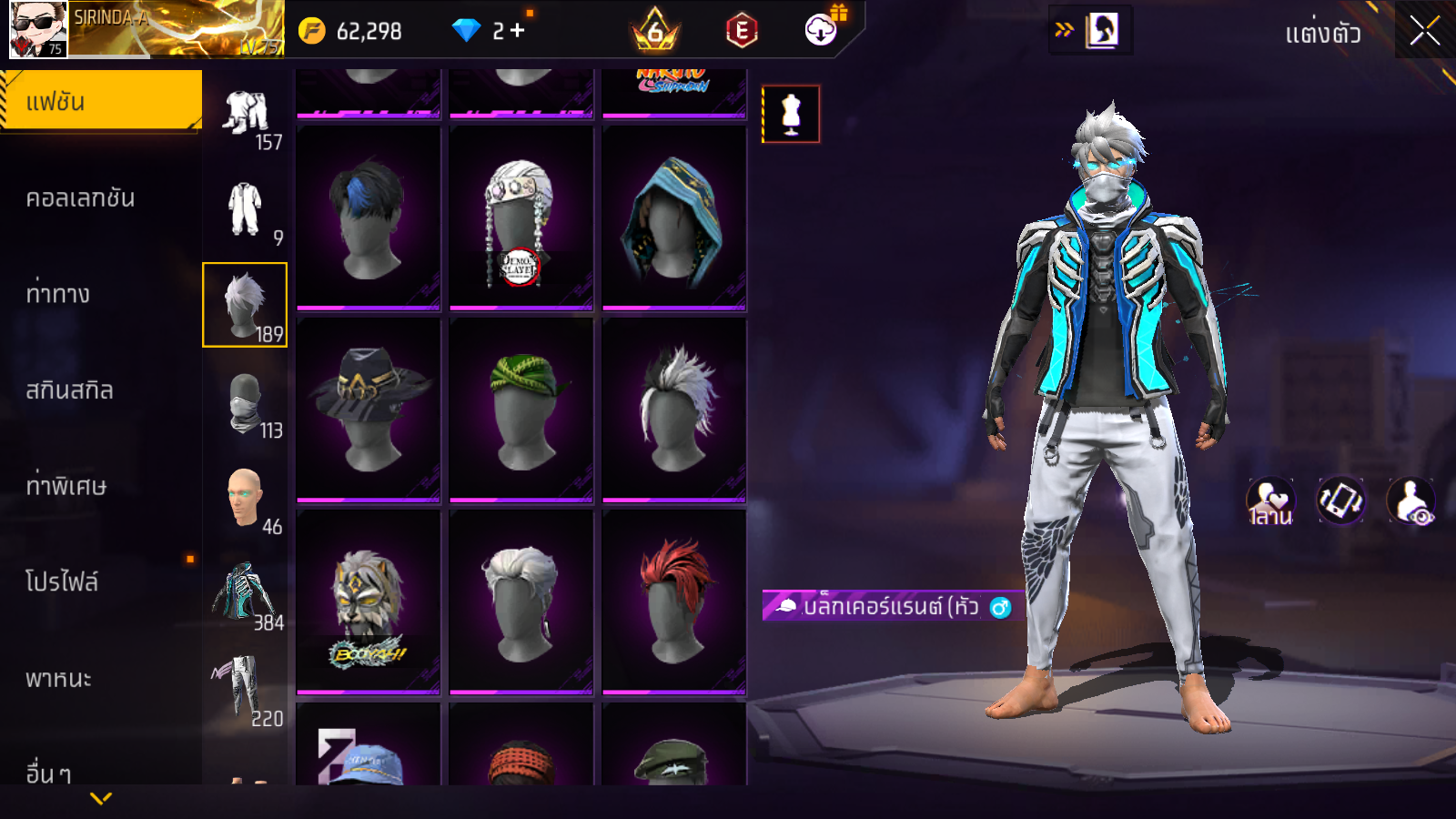The width and height of the screenshot is (1456, 819).
Task: Show the face mask subcategory with 113
Action: tap(245, 401)
